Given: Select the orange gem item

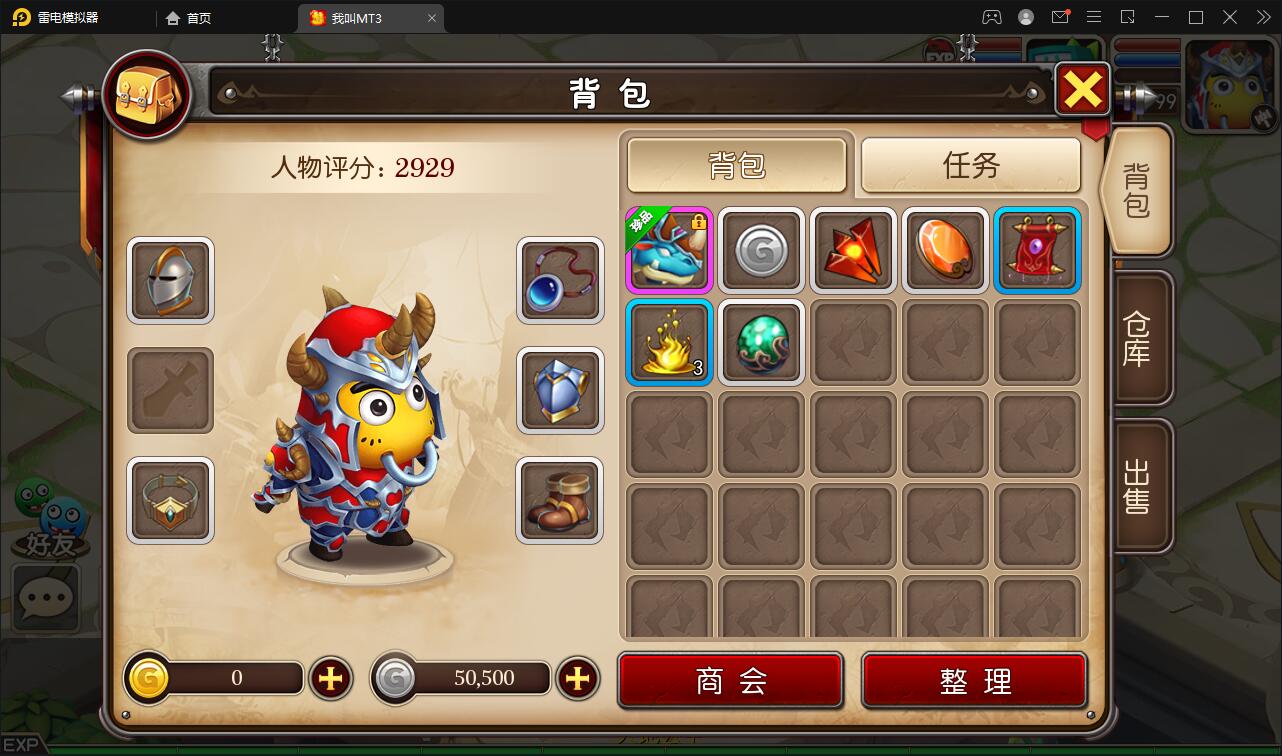Looking at the screenshot, I should (x=944, y=250).
